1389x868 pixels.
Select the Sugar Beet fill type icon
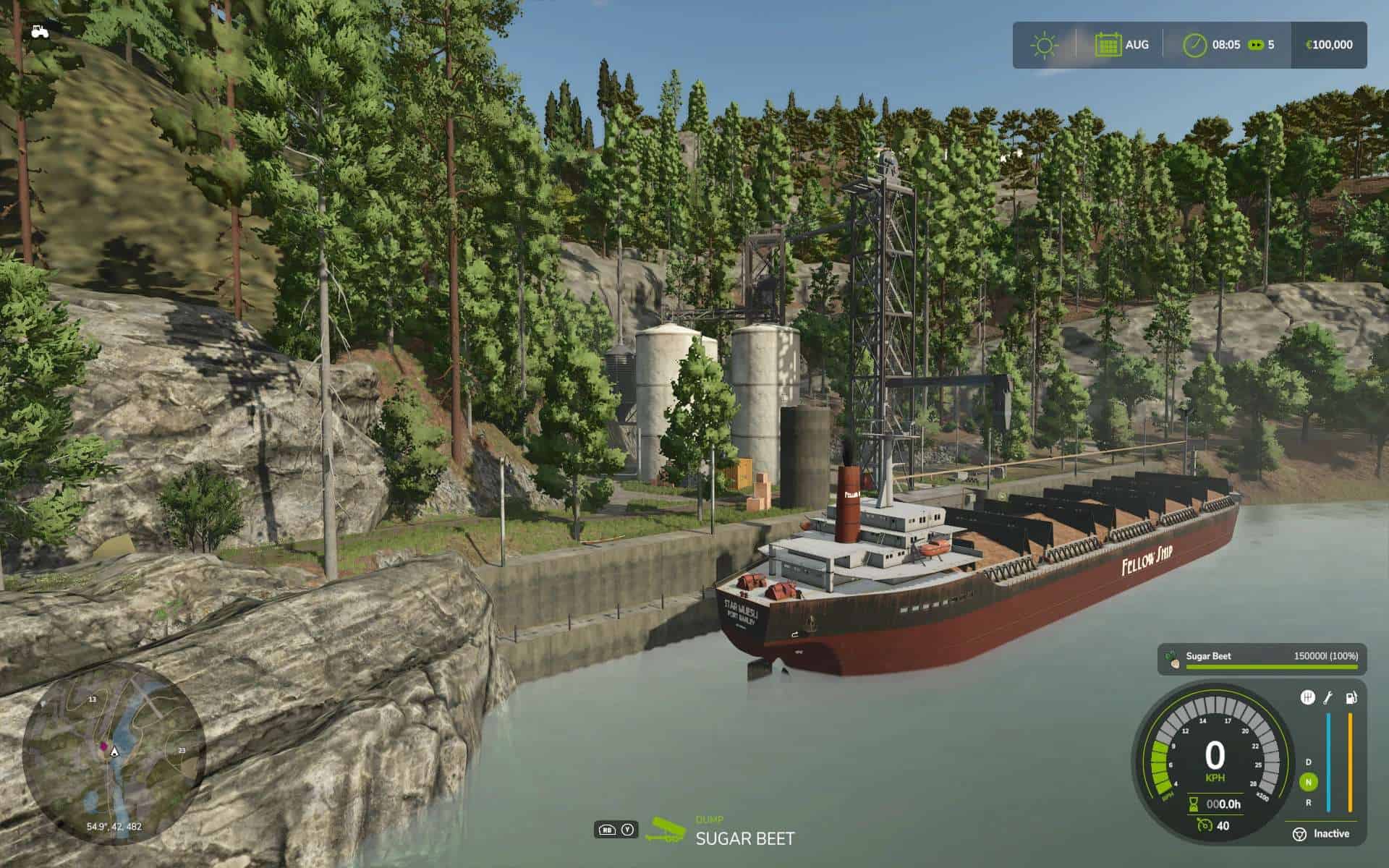tap(1173, 659)
